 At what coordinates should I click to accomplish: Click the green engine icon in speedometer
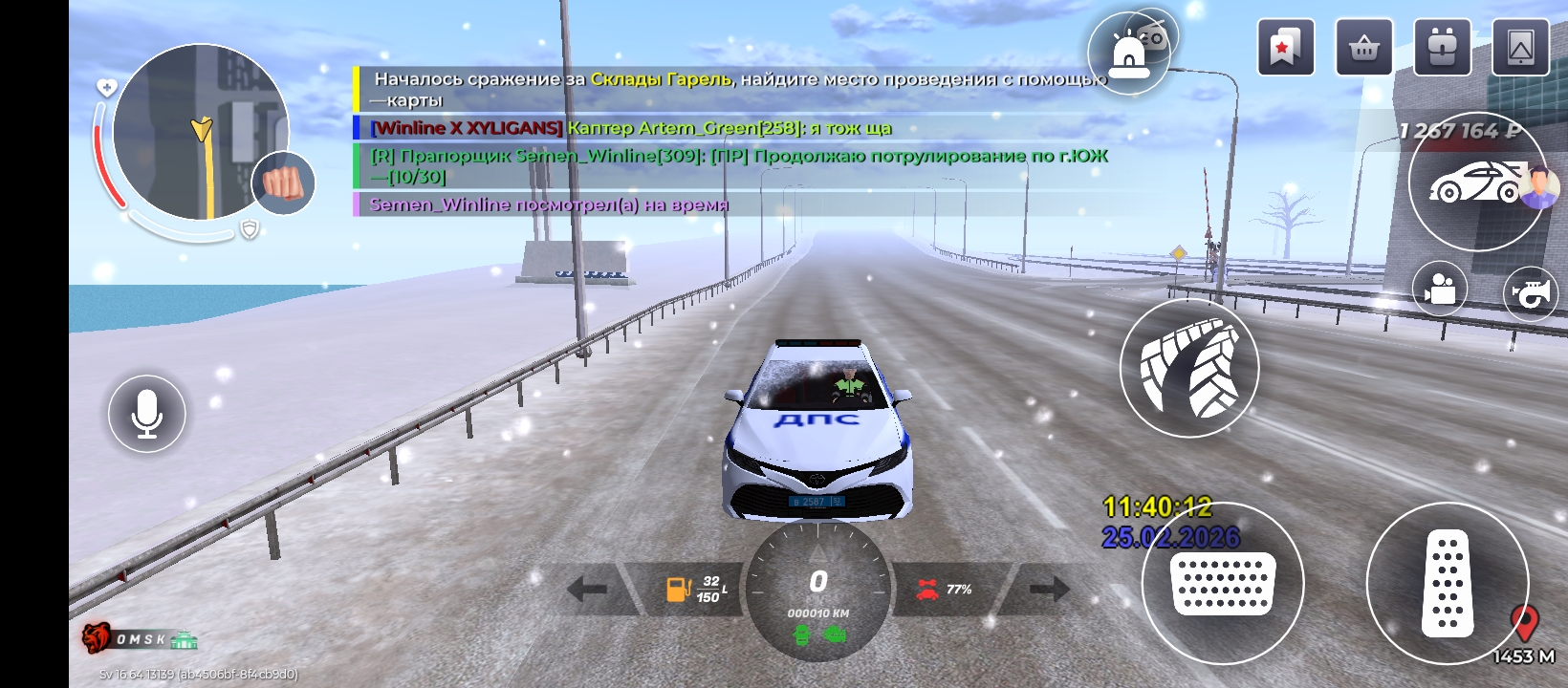[835, 633]
